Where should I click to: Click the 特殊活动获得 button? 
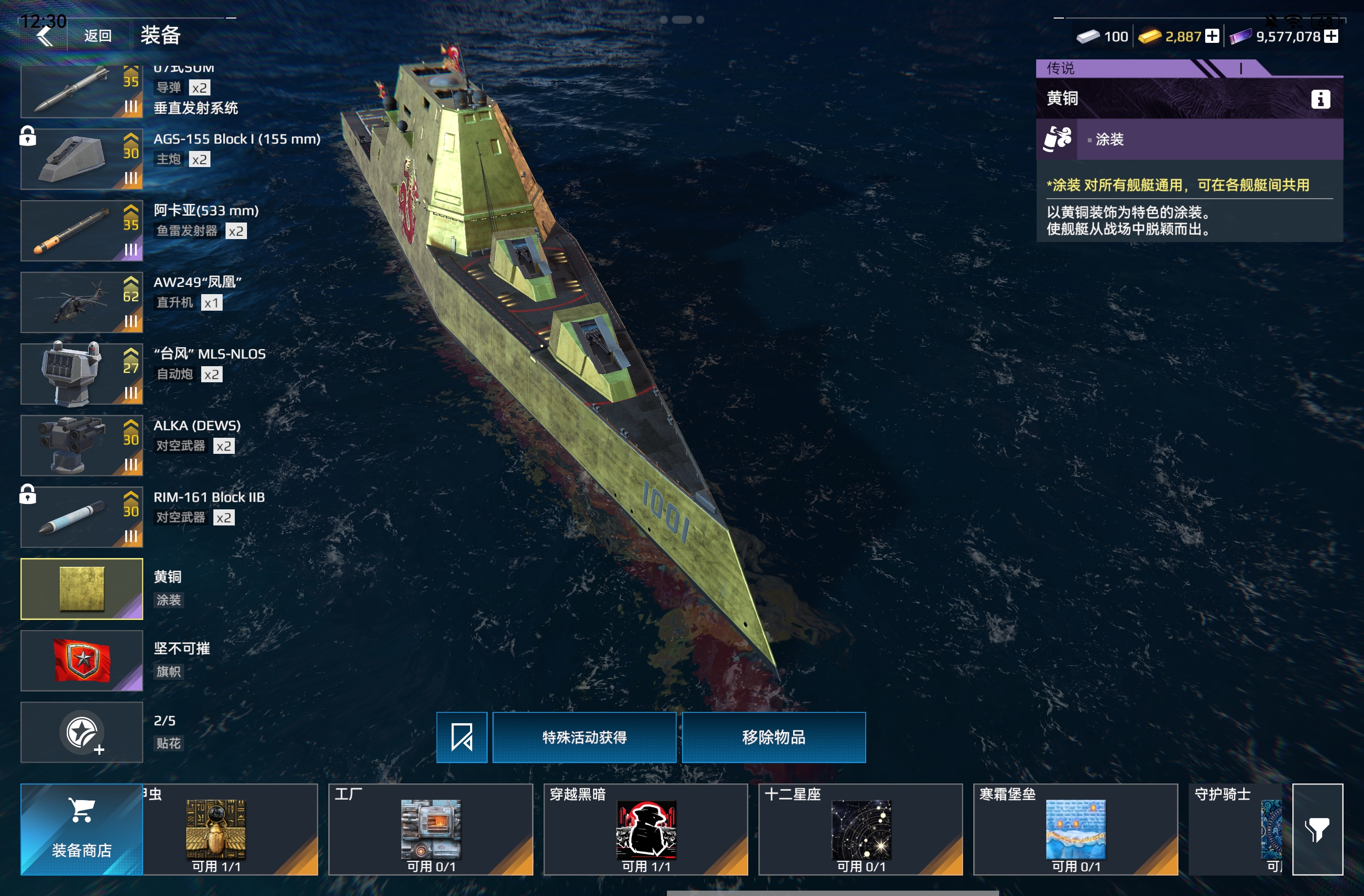(584, 737)
